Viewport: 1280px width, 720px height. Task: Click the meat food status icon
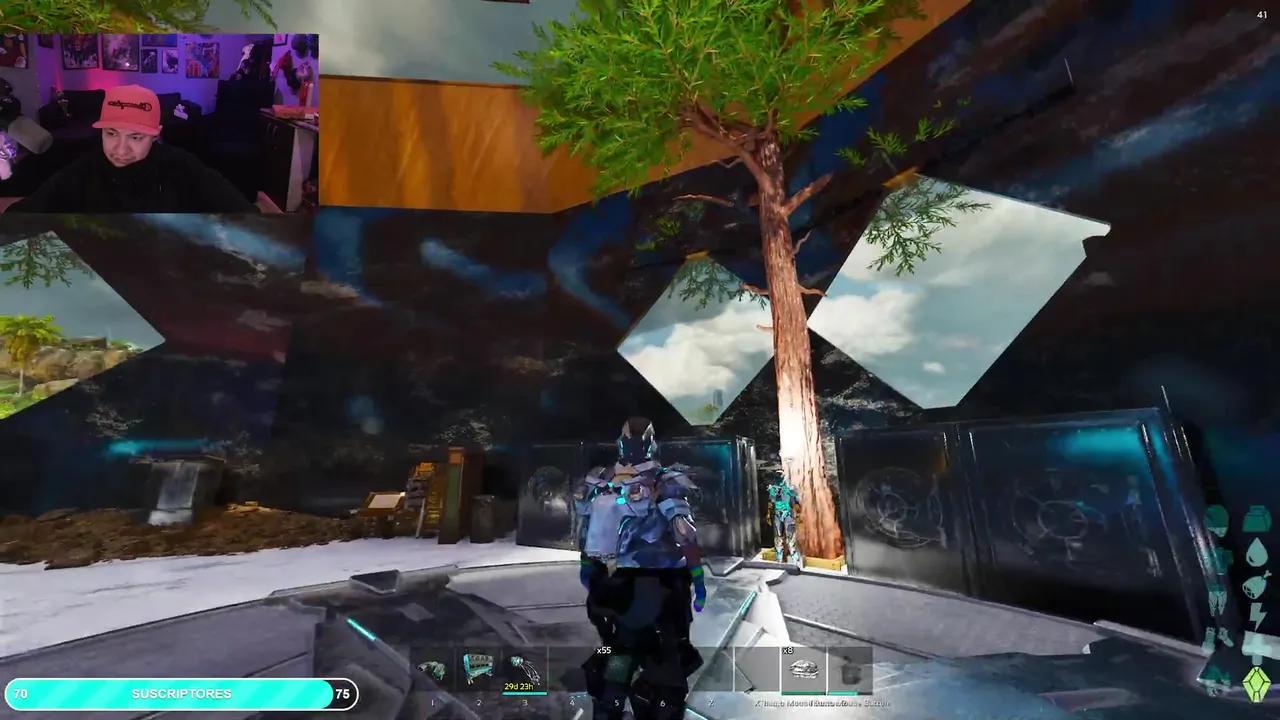(x=1255, y=584)
